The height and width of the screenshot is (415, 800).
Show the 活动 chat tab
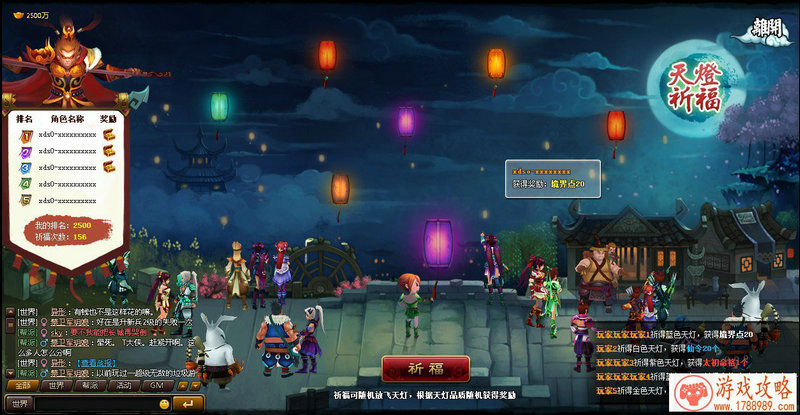pyautogui.click(x=122, y=385)
